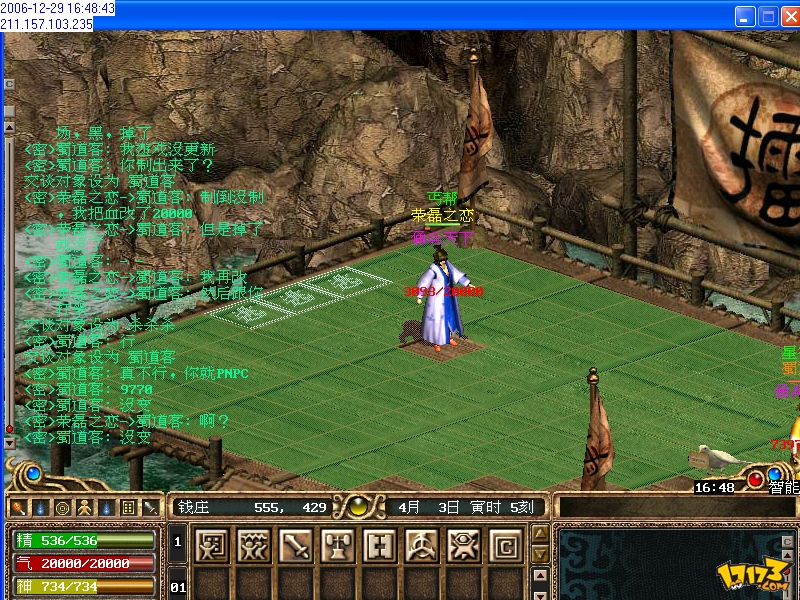The image size is (800, 600).
Task: Click the H-shaped glyph skill slot
Action: pyautogui.click(x=379, y=545)
